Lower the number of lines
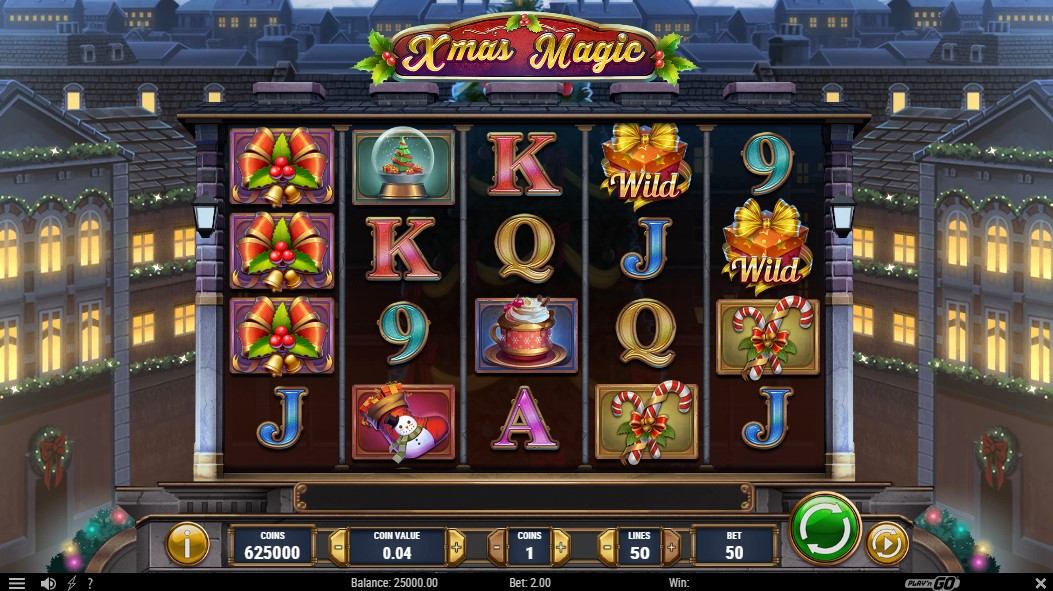 [x=605, y=547]
